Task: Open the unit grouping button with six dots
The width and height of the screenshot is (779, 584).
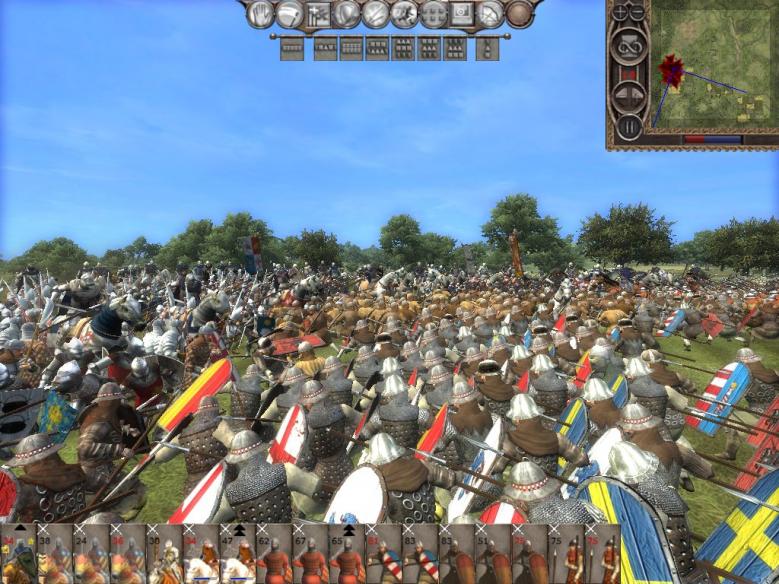Action: pyautogui.click(x=433, y=14)
